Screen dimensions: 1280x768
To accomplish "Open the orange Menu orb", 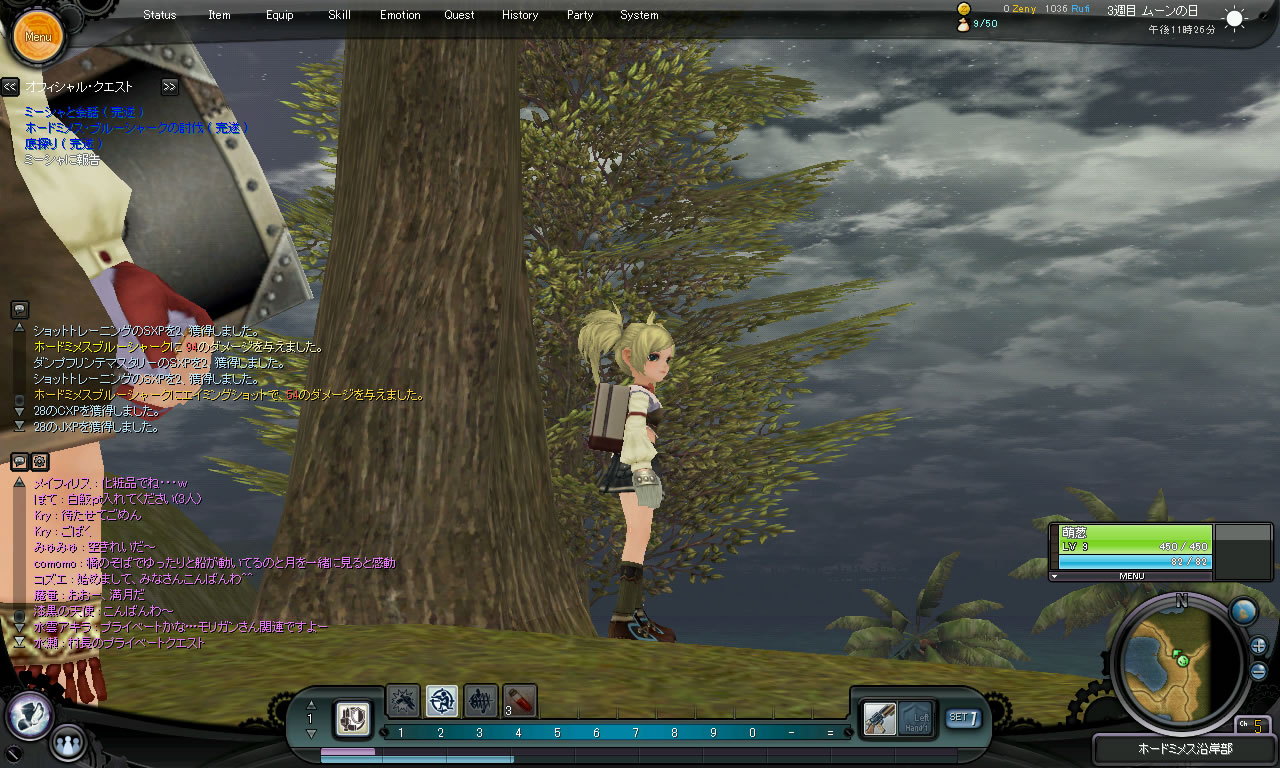I will click(38, 36).
